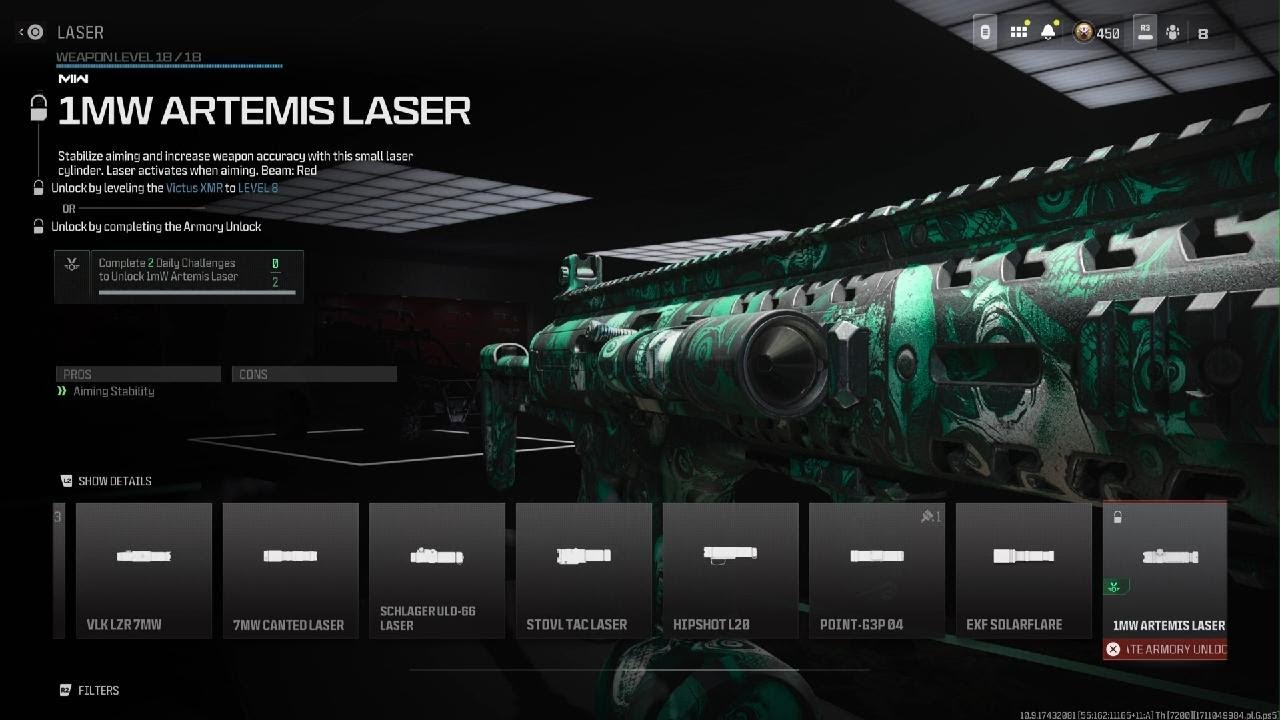Click the 450 currency token icon
Viewport: 1280px width, 720px height.
pyautogui.click(x=1084, y=33)
